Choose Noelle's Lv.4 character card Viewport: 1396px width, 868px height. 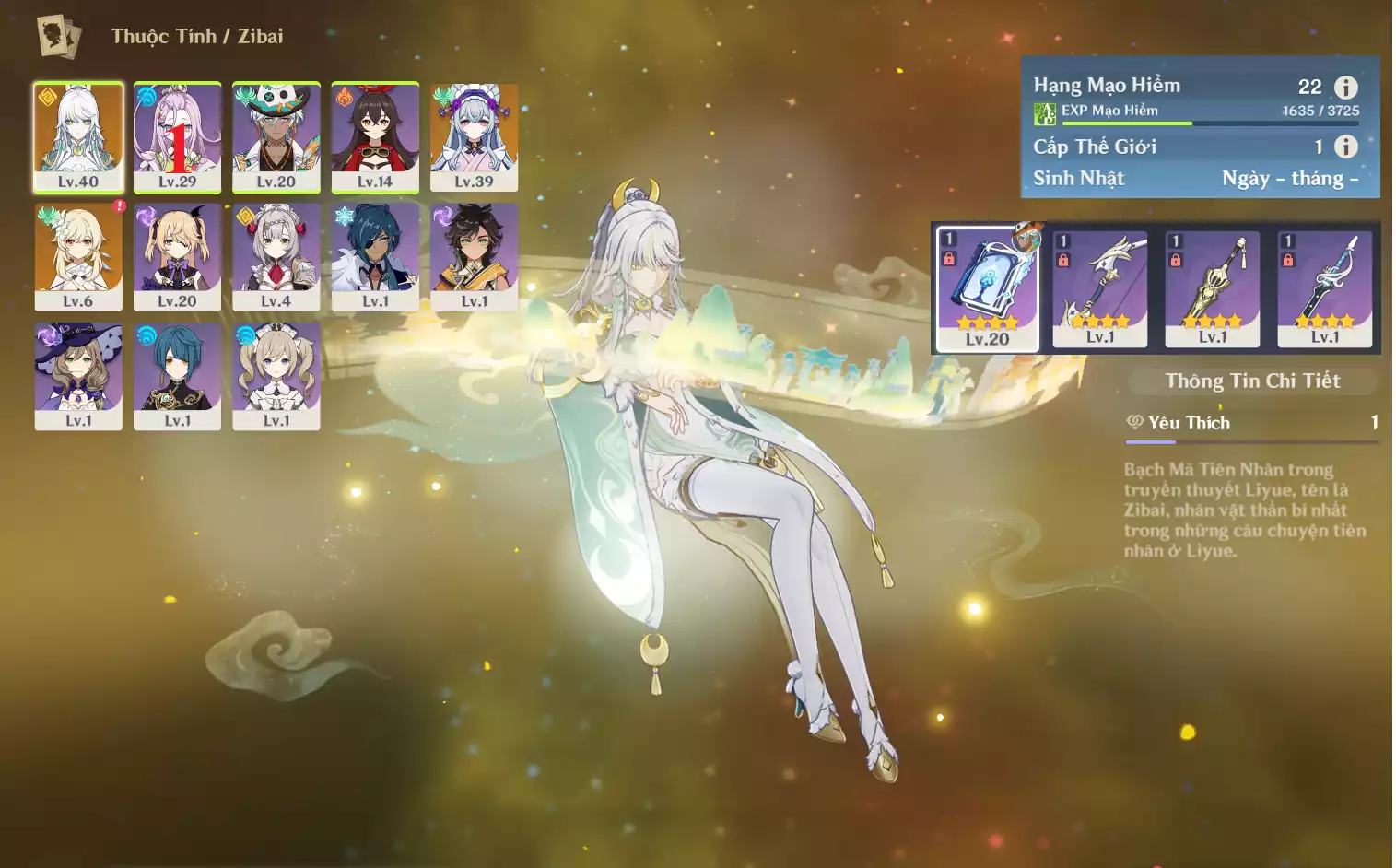coord(276,256)
